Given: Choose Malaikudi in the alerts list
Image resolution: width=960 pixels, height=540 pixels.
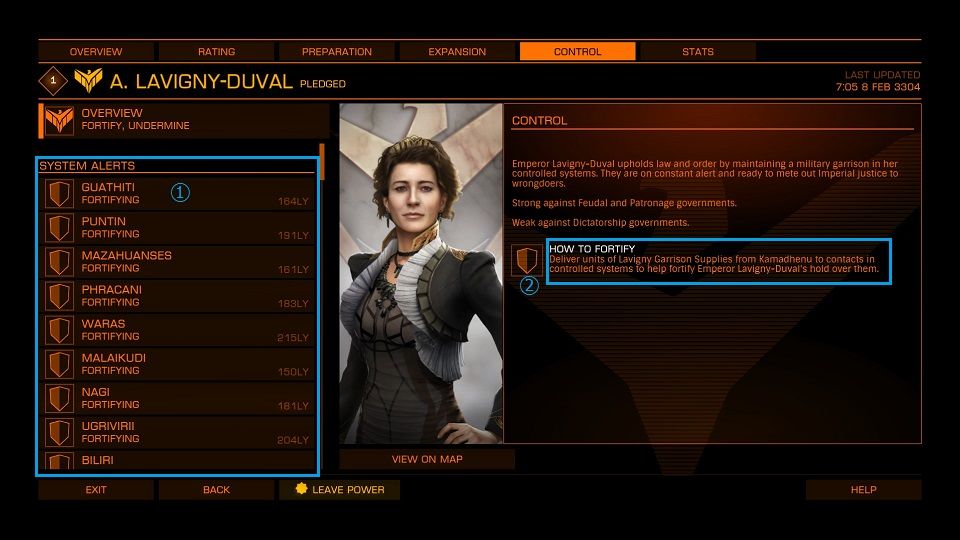Looking at the screenshot, I should [178, 364].
